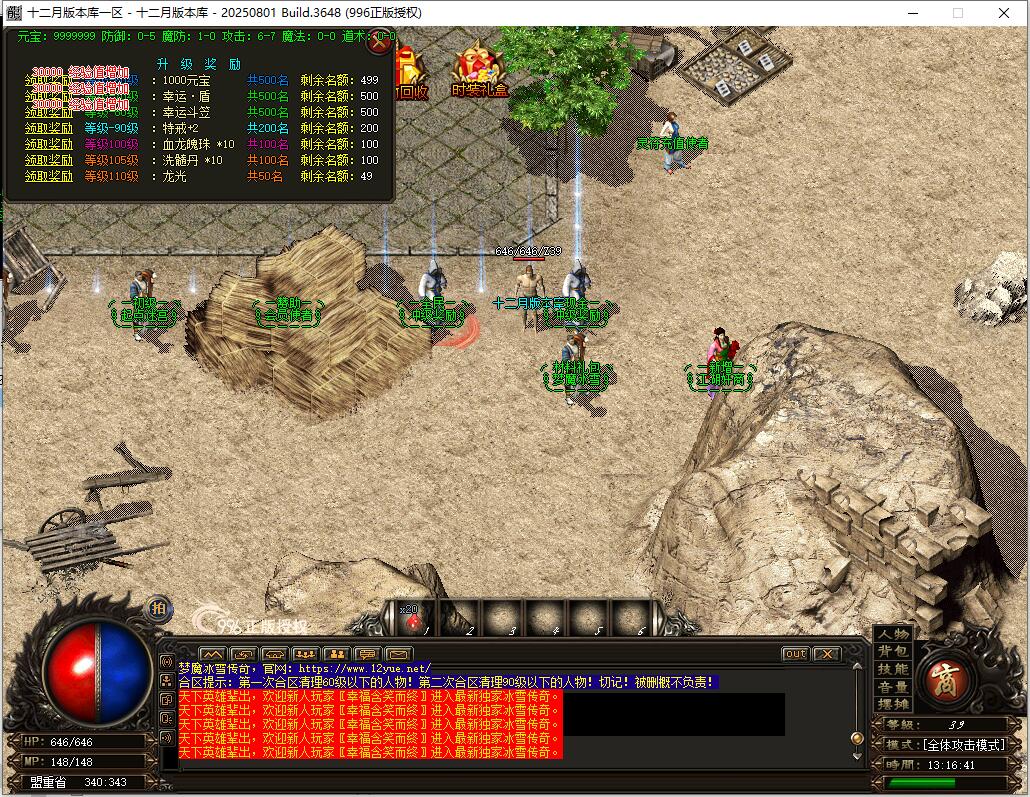The width and height of the screenshot is (1030, 797).
Task: Select the 摆摊 stall button
Action: tap(893, 704)
